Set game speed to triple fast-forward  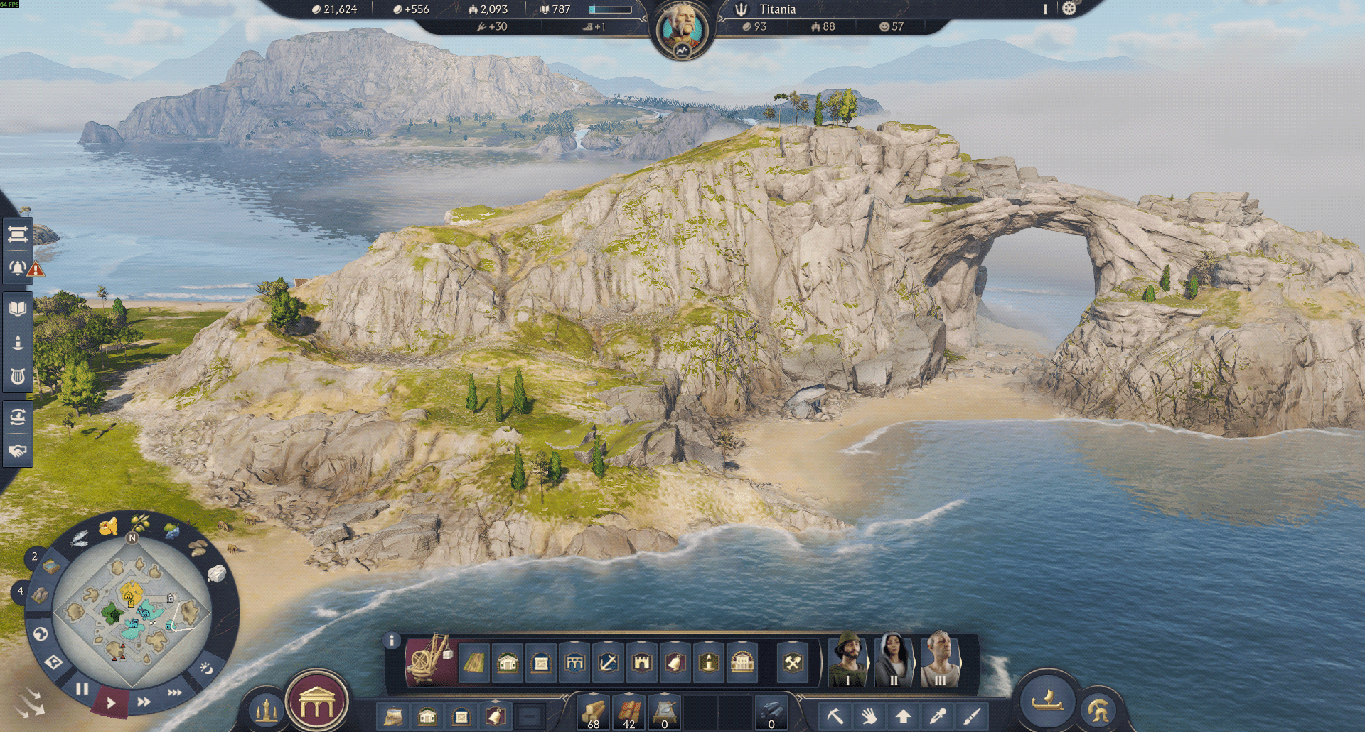pos(175,692)
